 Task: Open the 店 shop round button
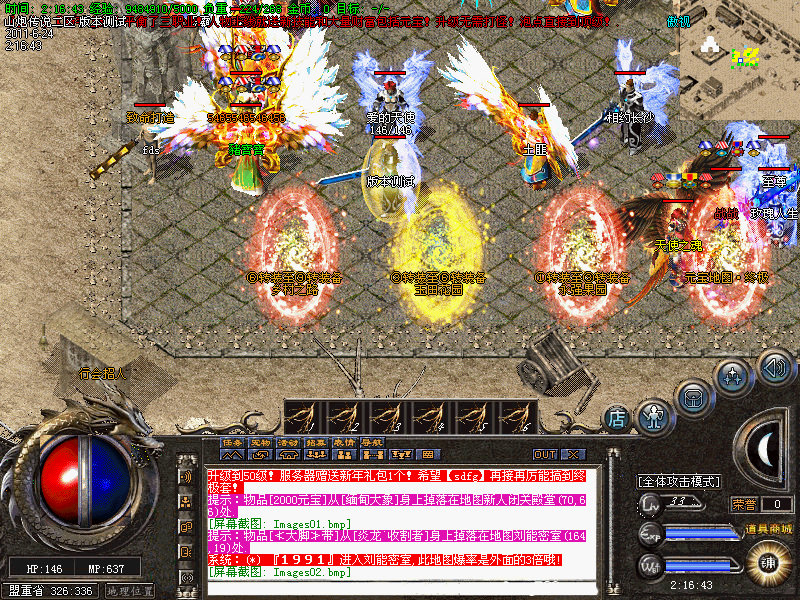tap(617, 416)
